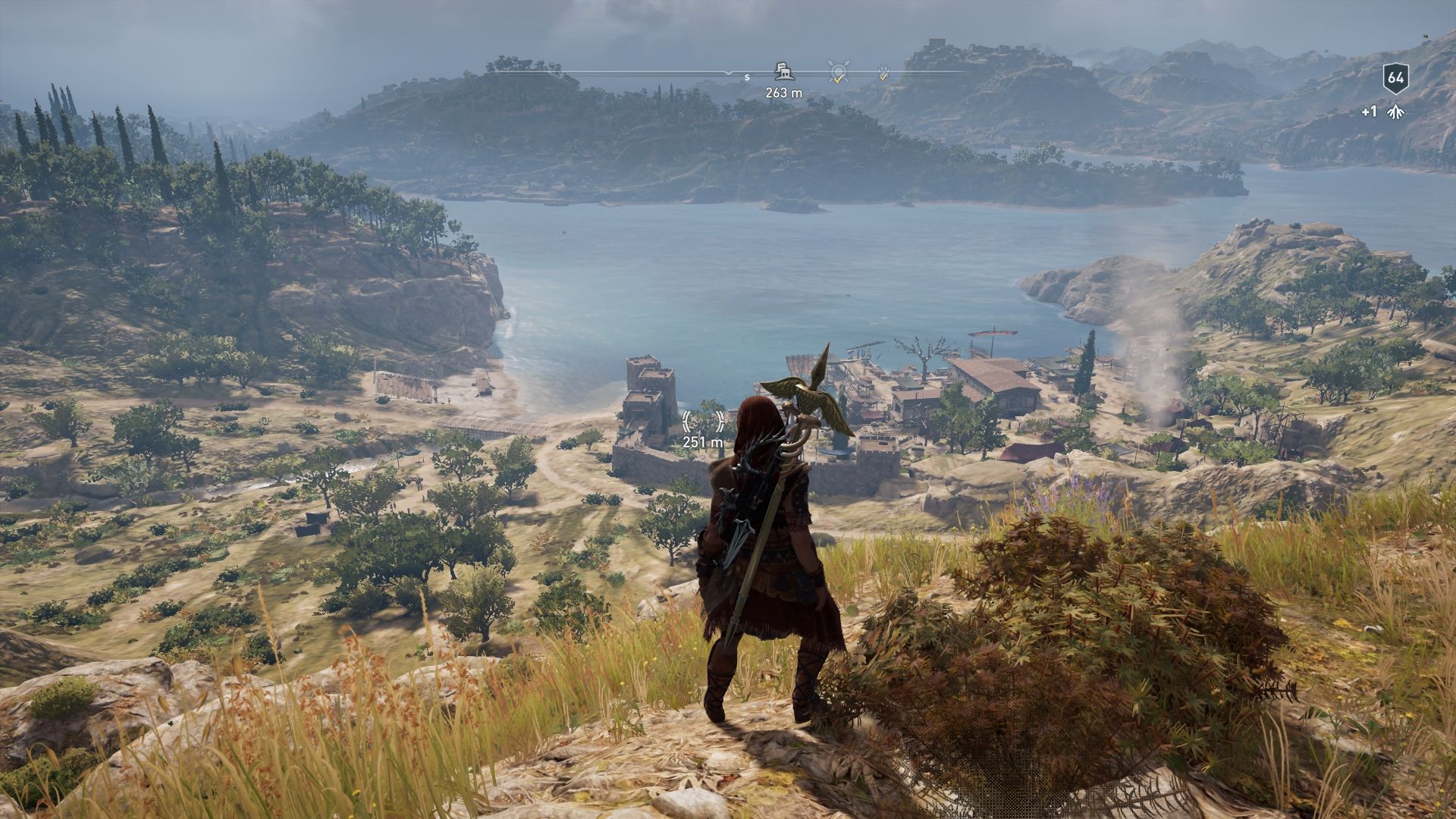Click the completed crossed-spears fort compass icon
1456x819 pixels.
pyautogui.click(x=838, y=71)
